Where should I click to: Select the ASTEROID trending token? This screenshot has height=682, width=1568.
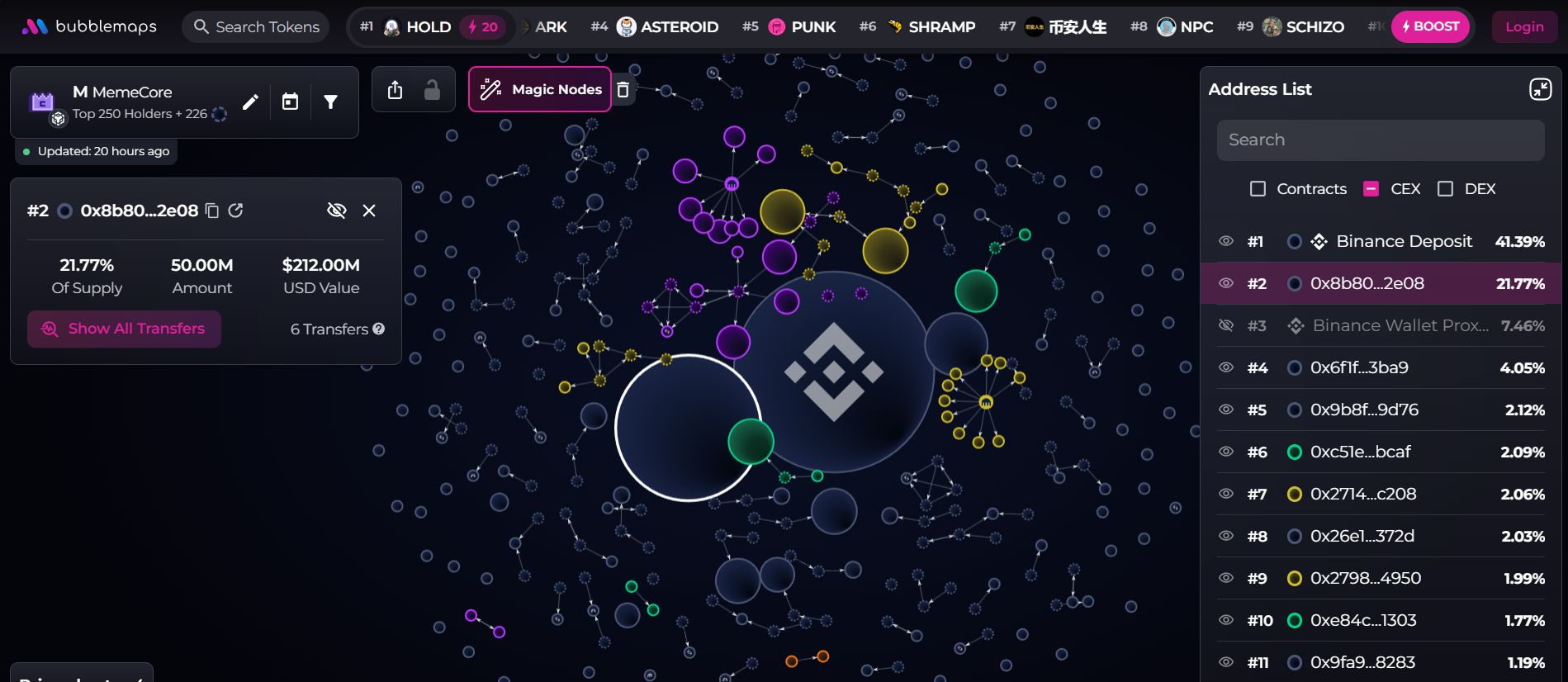(667, 27)
